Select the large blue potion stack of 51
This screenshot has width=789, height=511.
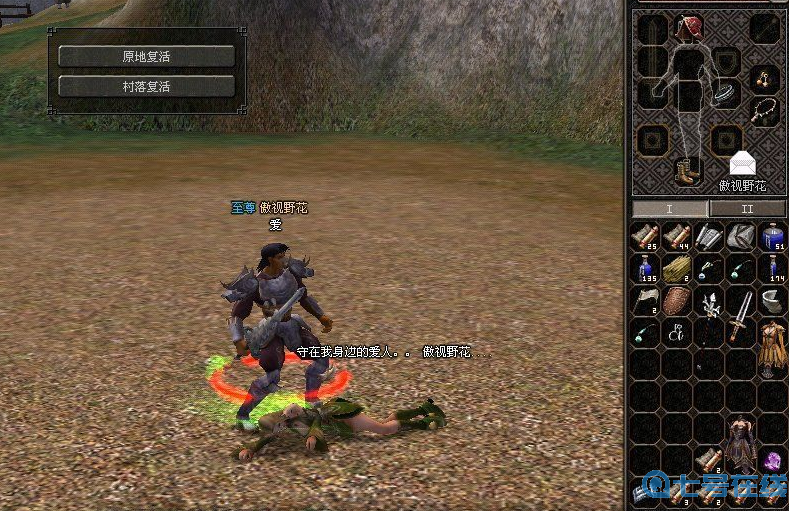(773, 237)
